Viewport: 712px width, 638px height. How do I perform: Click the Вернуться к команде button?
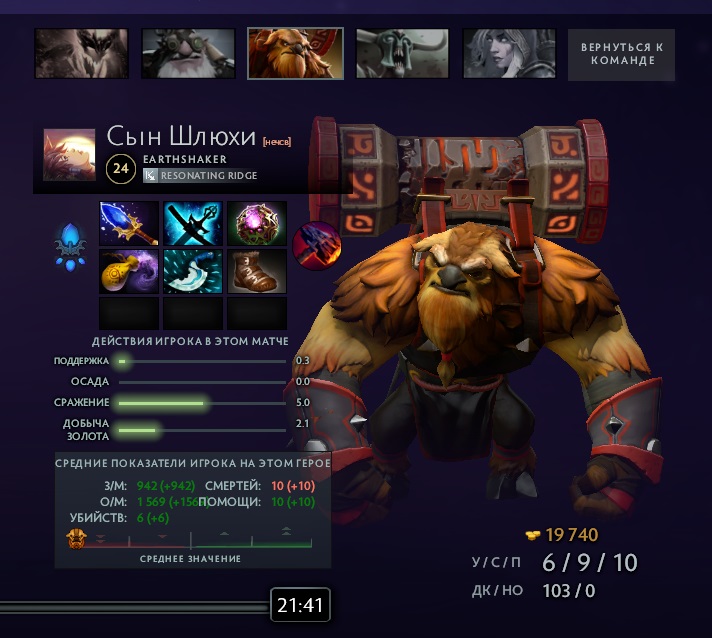pyautogui.click(x=621, y=54)
